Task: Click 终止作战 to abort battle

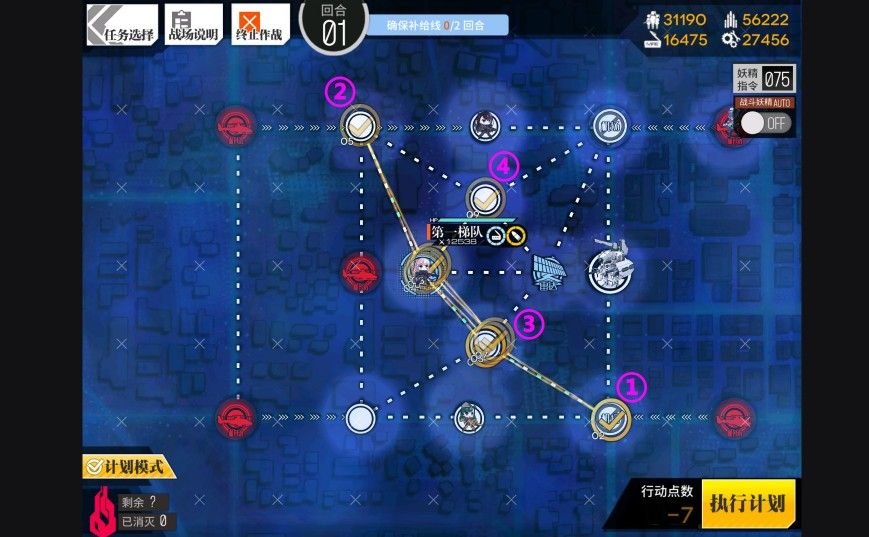Action: pyautogui.click(x=260, y=25)
